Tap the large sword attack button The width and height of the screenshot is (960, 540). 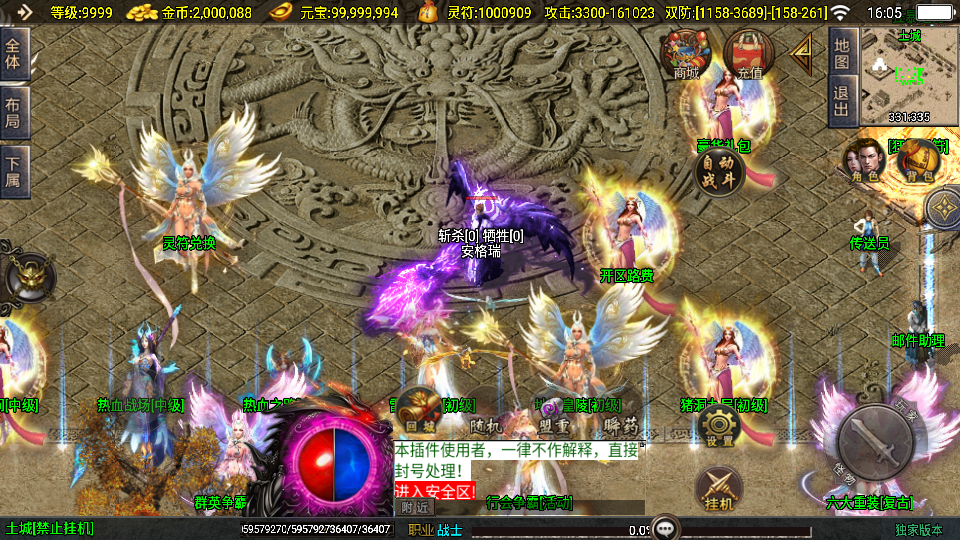876,440
